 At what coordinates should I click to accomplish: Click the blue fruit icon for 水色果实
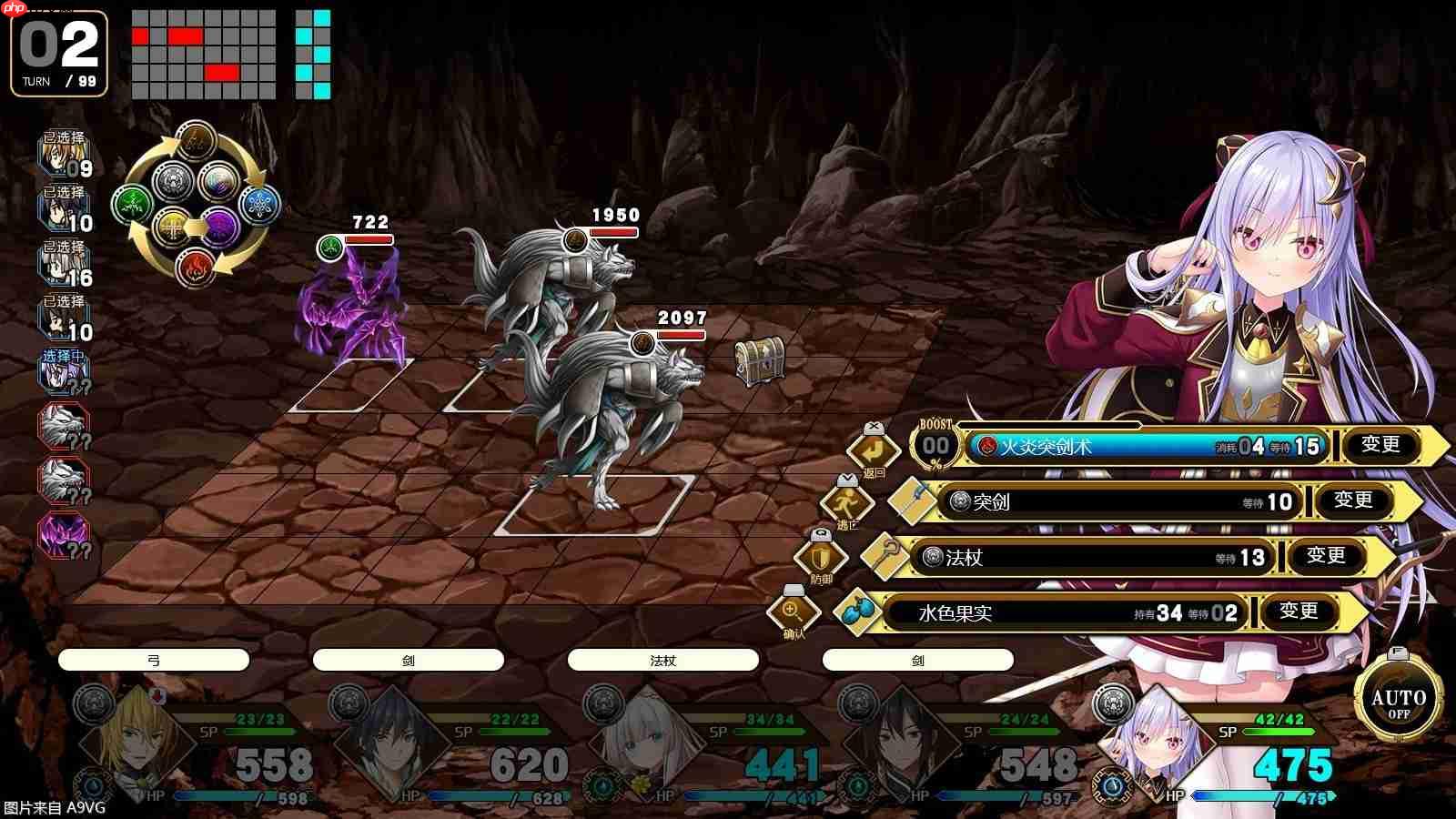pos(857,610)
